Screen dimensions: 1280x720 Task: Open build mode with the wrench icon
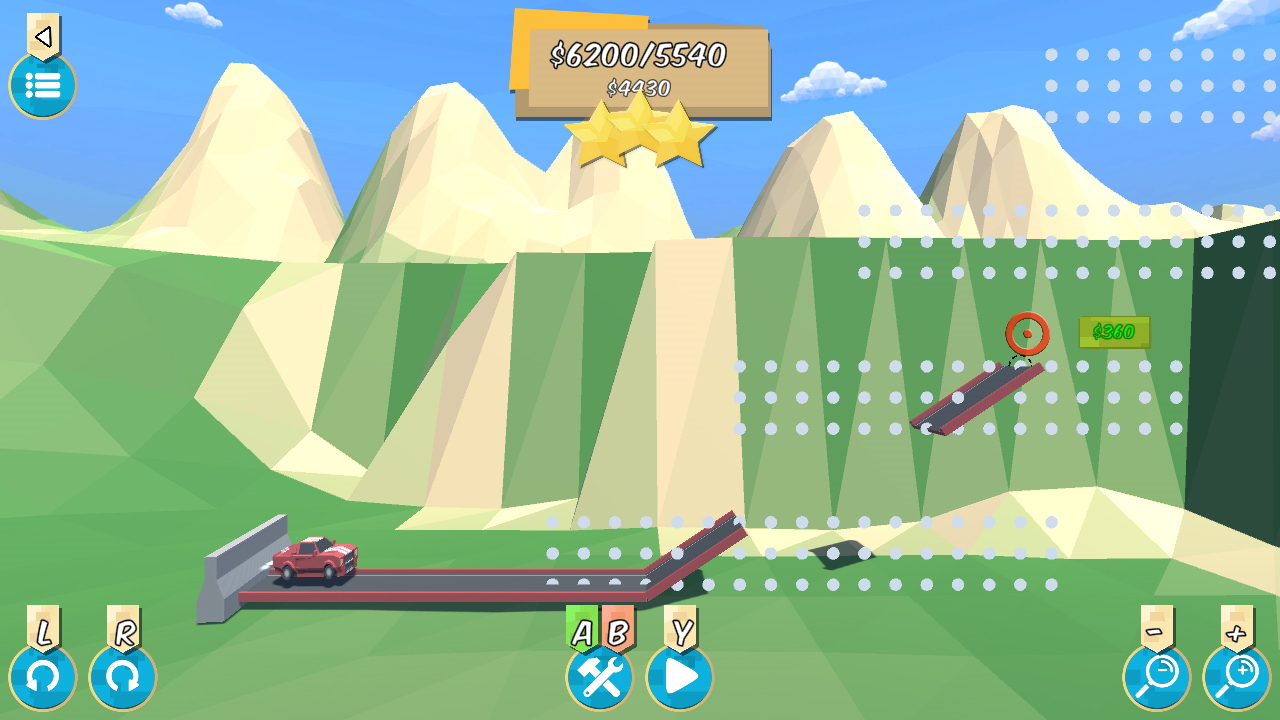point(597,677)
